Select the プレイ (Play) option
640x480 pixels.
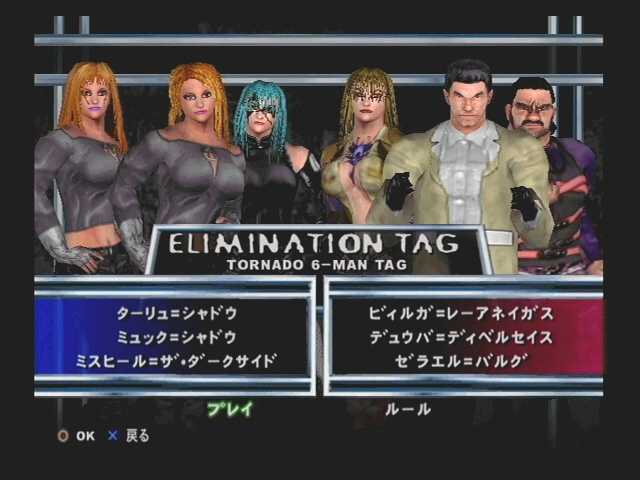point(229,409)
